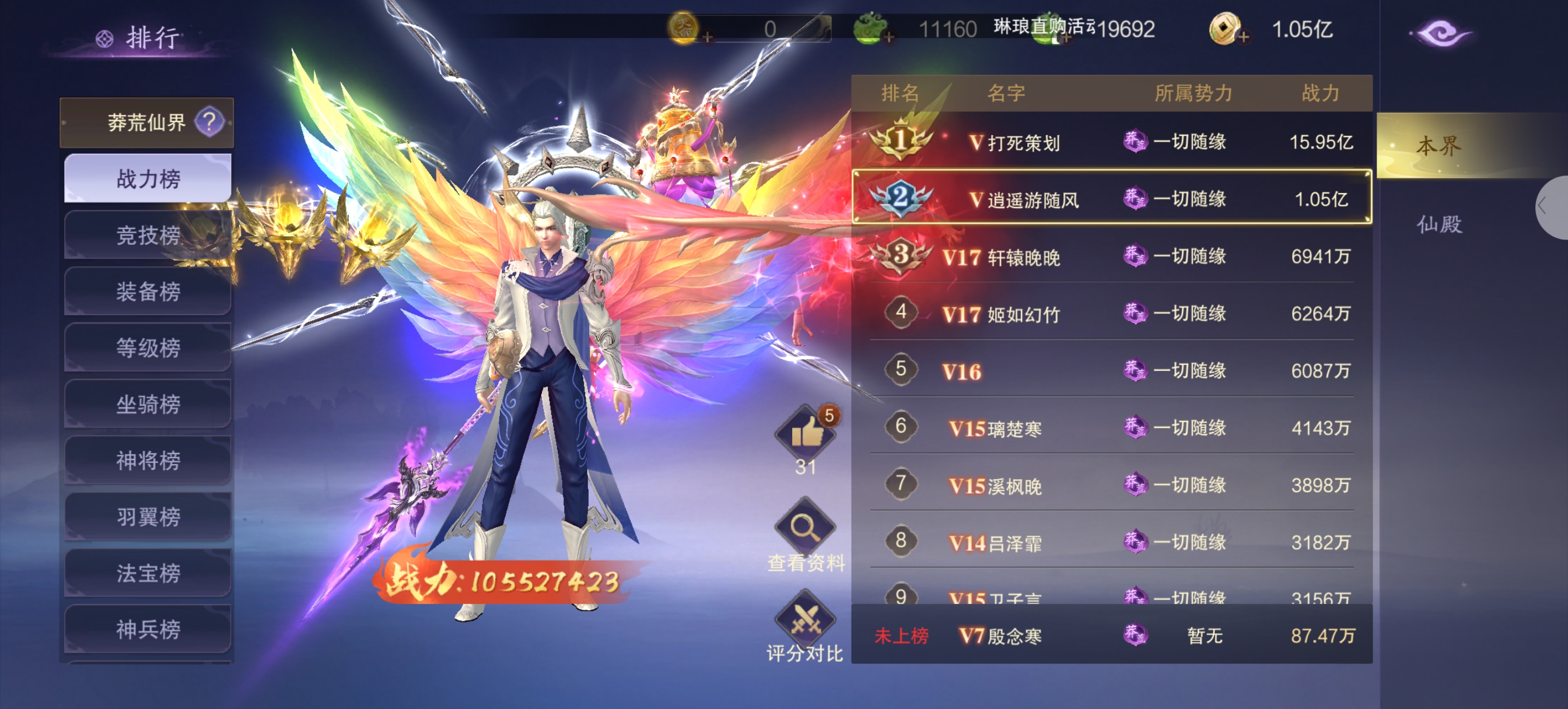1568x709 pixels.
Task: Choose rank 4 player 姬如幻竹
Action: pos(1111,314)
